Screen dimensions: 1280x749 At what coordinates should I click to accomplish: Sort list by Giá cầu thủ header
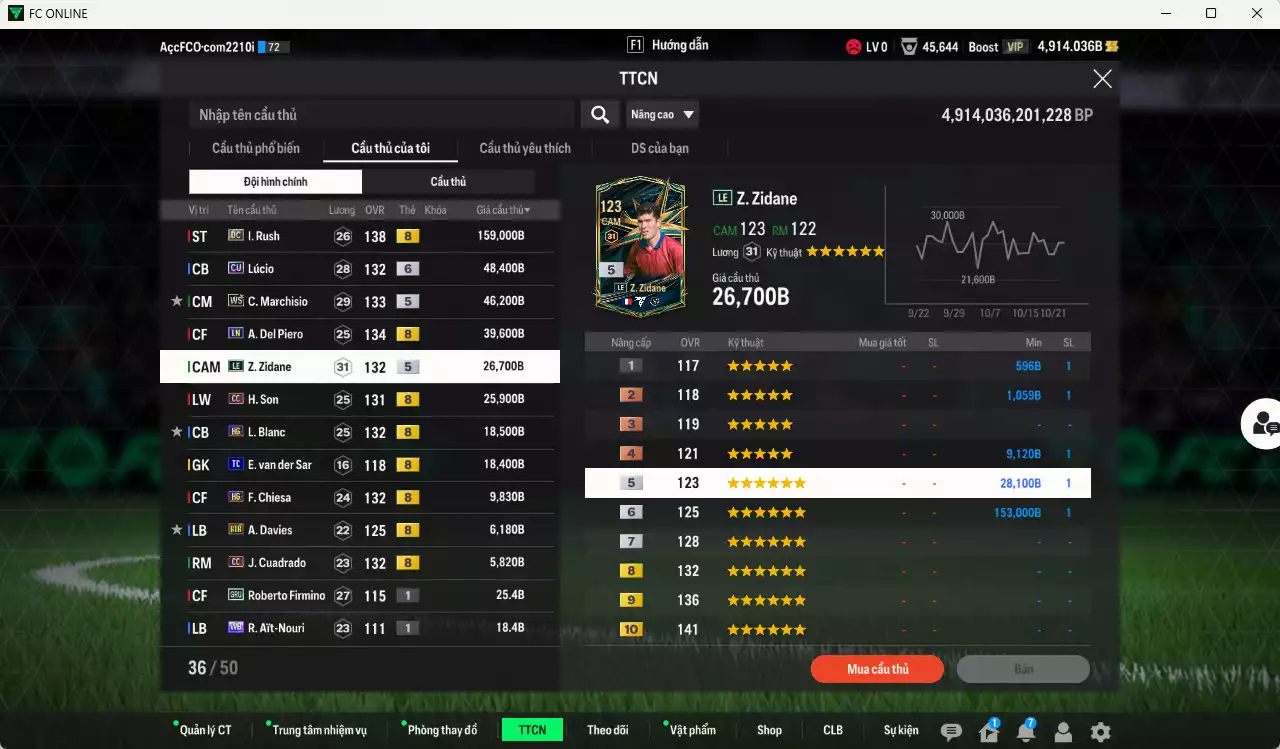pos(503,211)
